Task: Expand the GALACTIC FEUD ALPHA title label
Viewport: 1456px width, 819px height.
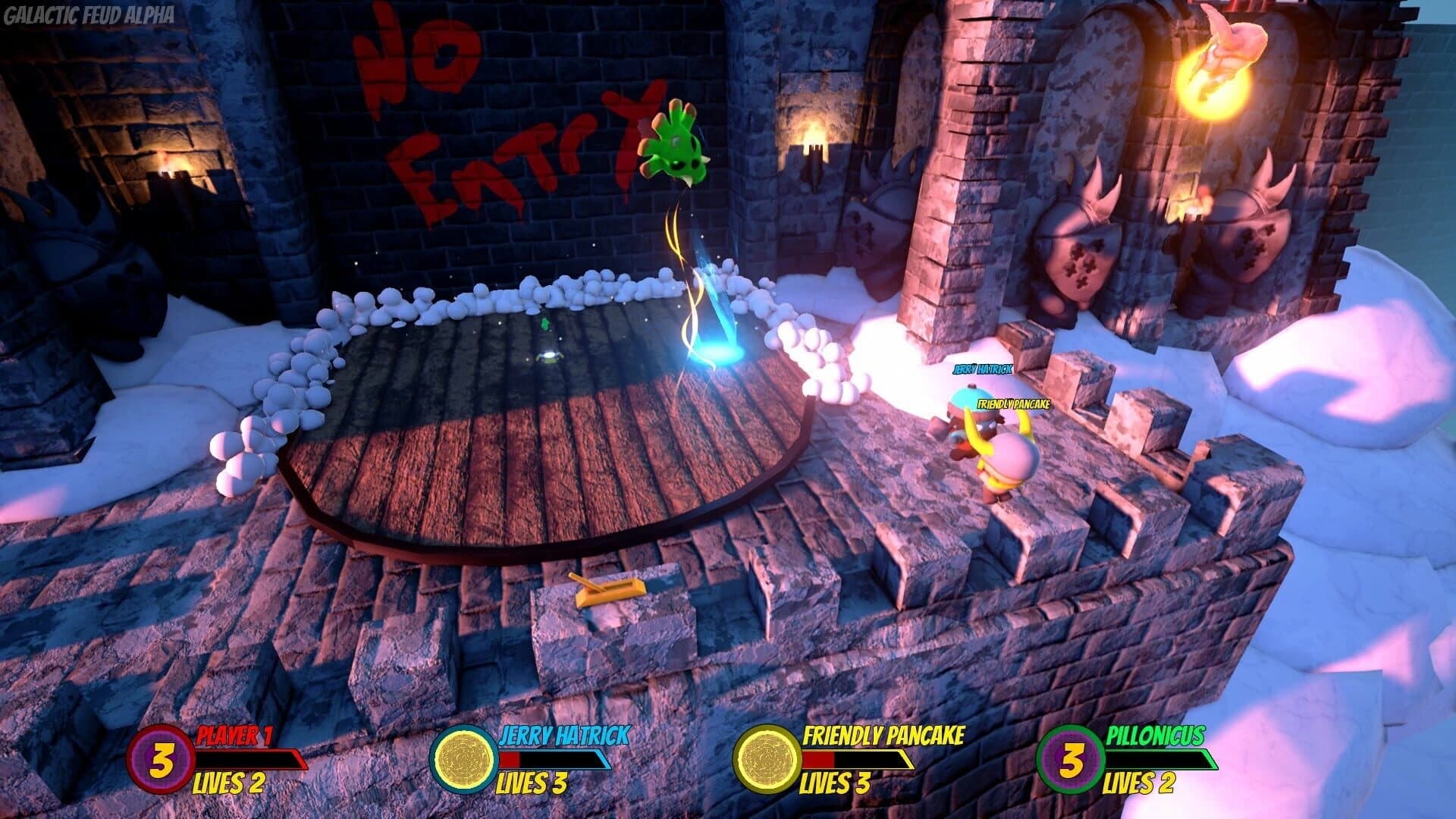Action: pyautogui.click(x=89, y=13)
